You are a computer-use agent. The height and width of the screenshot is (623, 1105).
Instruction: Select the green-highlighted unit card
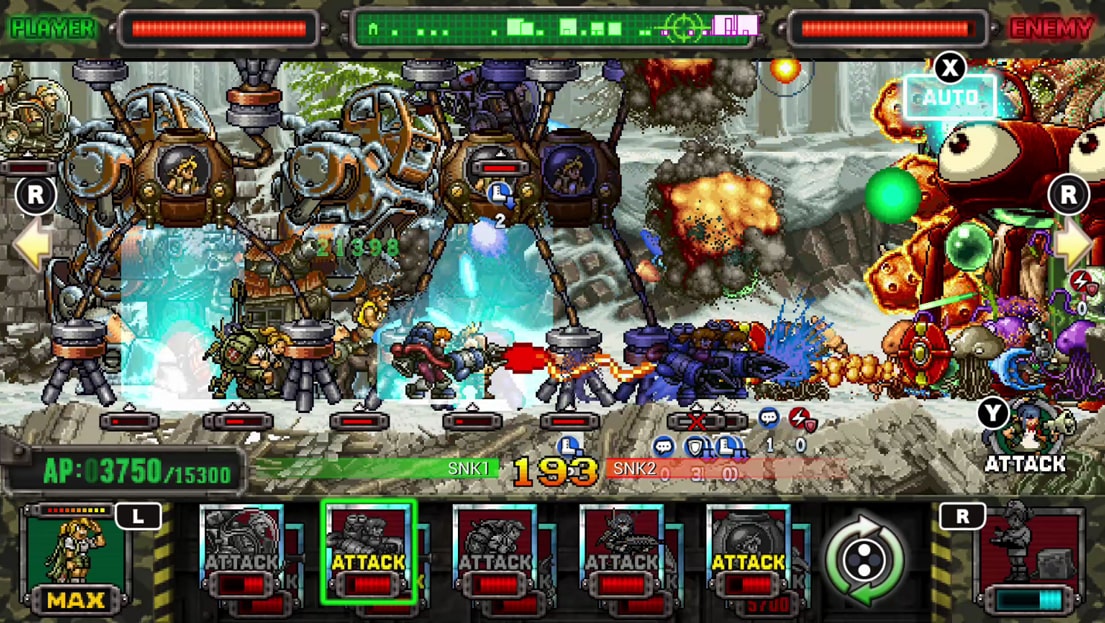[368, 552]
